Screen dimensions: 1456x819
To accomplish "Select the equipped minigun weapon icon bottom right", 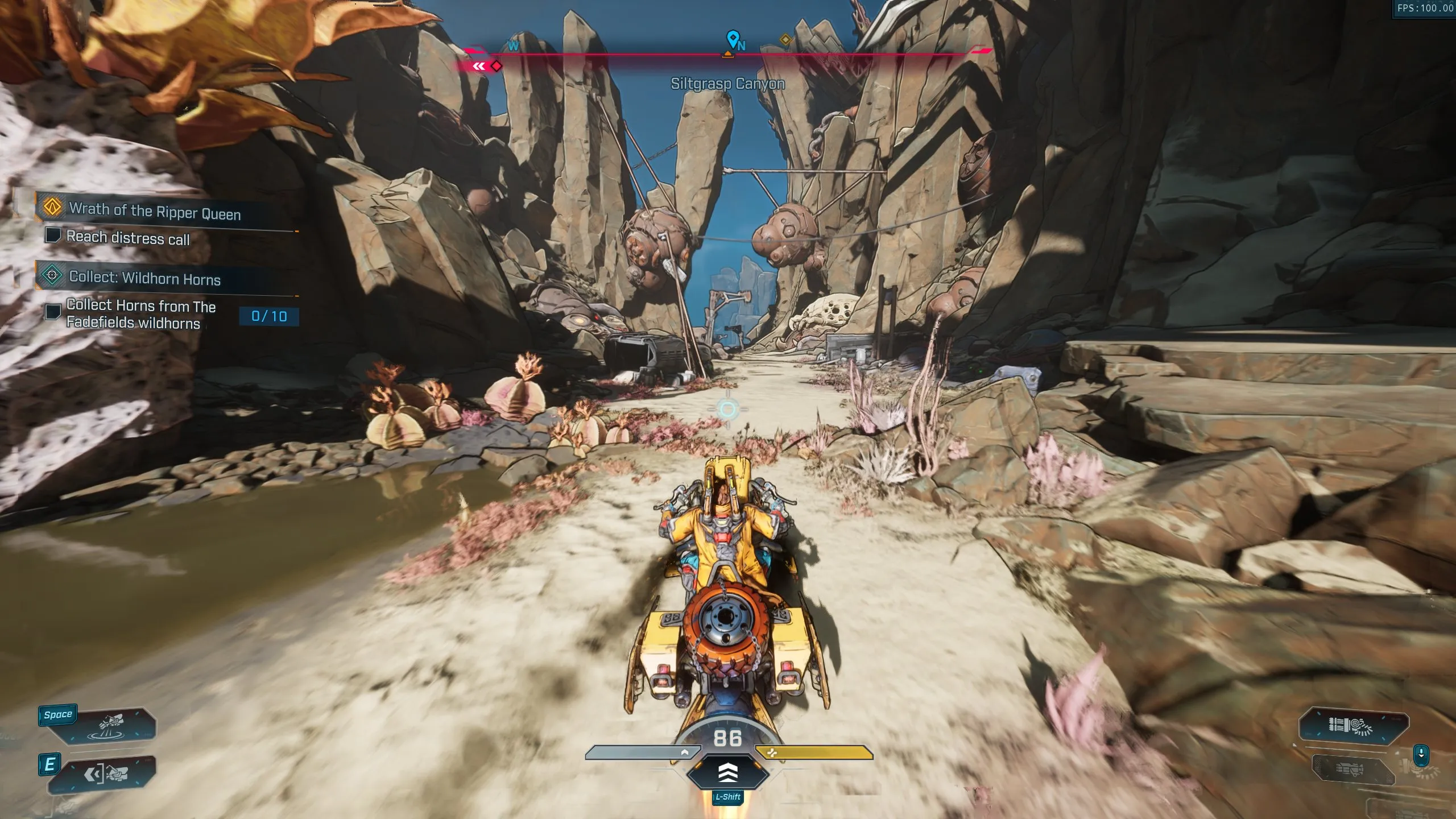I will pos(1351,726).
